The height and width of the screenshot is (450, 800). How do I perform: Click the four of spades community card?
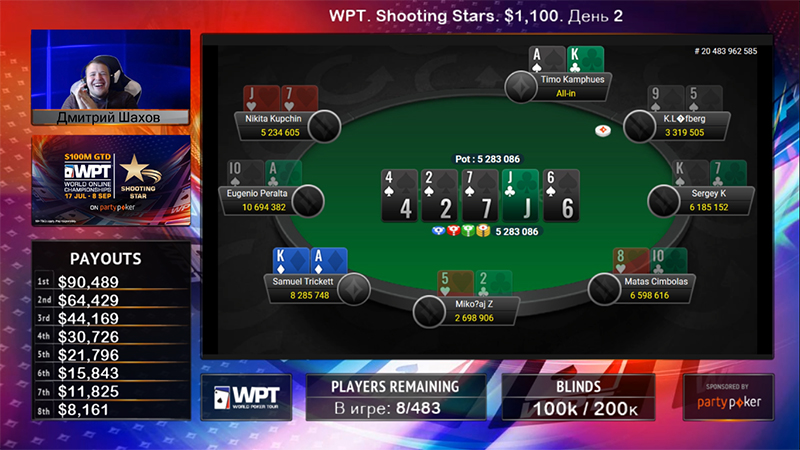pyautogui.click(x=400, y=194)
